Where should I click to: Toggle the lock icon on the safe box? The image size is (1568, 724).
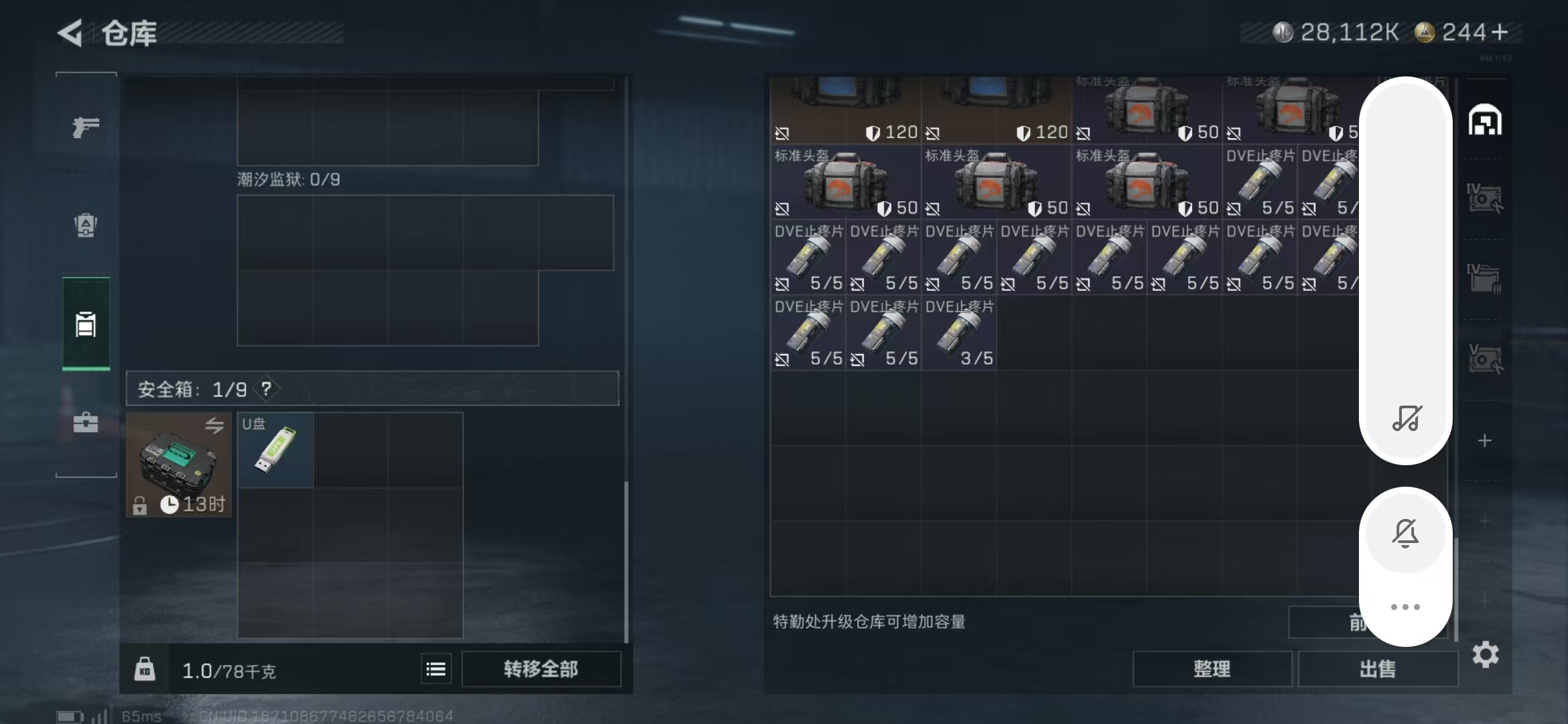click(x=139, y=504)
